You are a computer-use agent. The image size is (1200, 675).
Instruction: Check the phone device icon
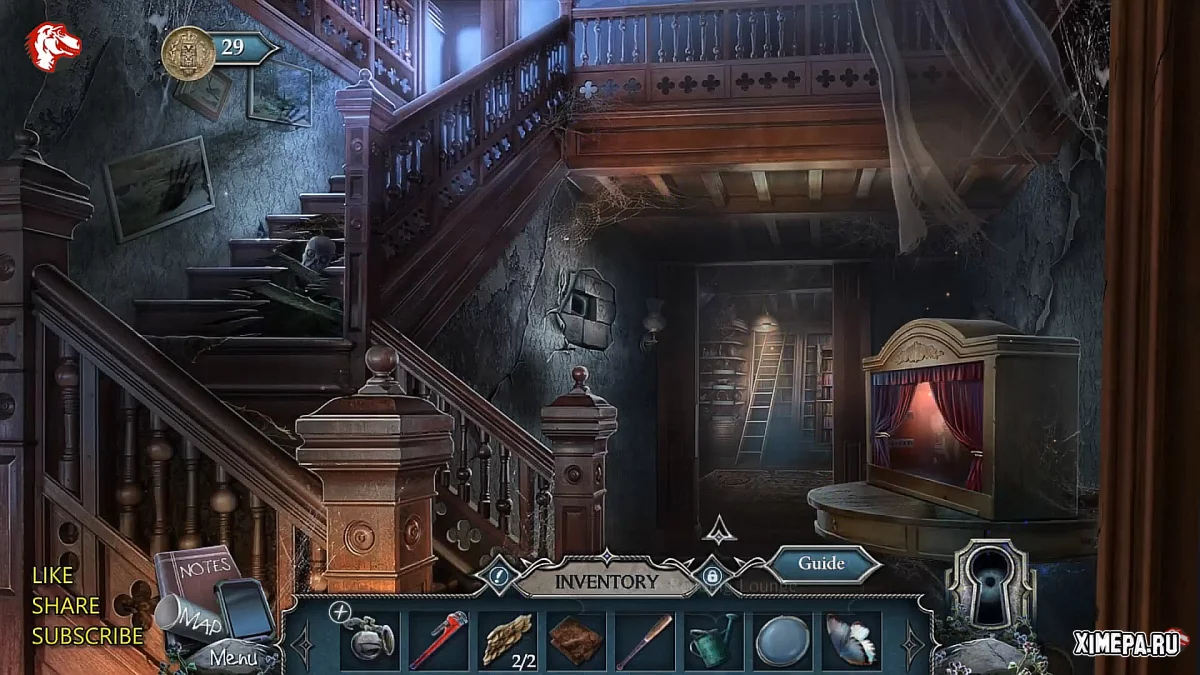245,607
